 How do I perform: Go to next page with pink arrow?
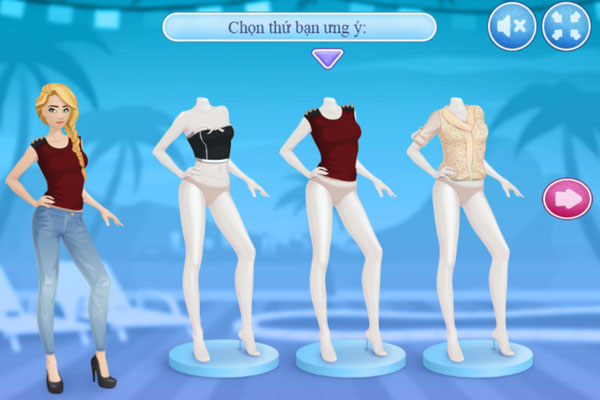[567, 198]
